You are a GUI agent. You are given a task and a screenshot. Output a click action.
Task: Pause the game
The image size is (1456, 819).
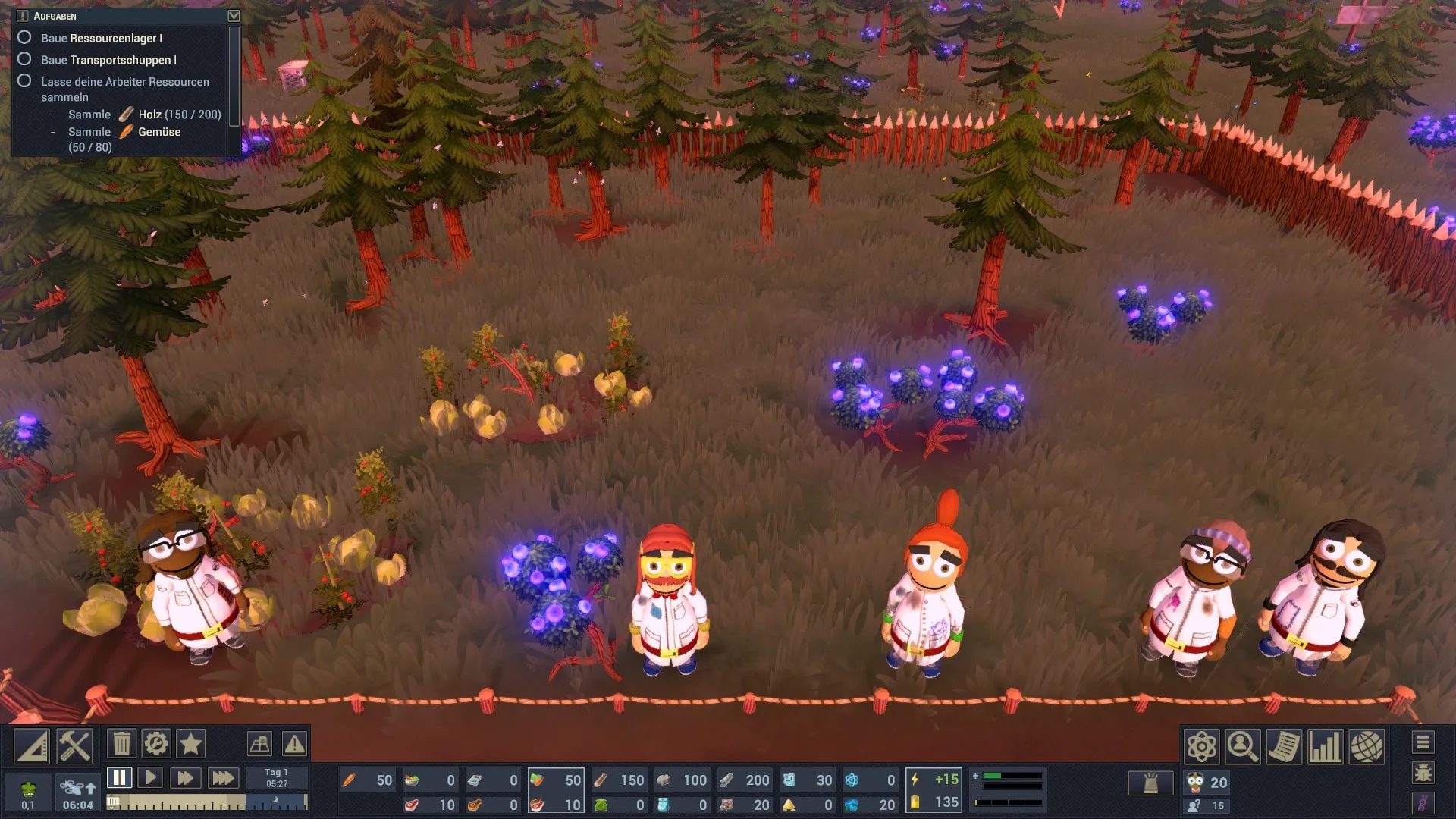click(119, 778)
